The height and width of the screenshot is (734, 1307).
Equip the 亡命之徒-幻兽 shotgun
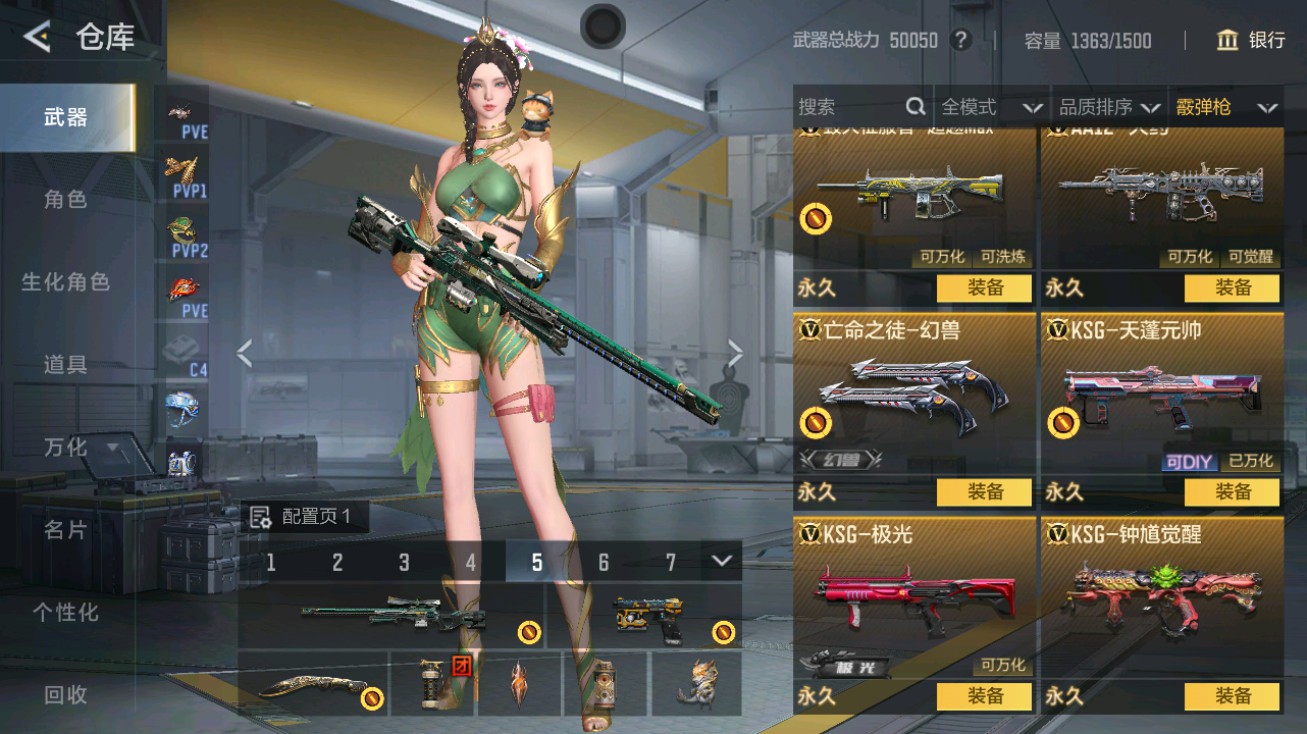[x=984, y=492]
